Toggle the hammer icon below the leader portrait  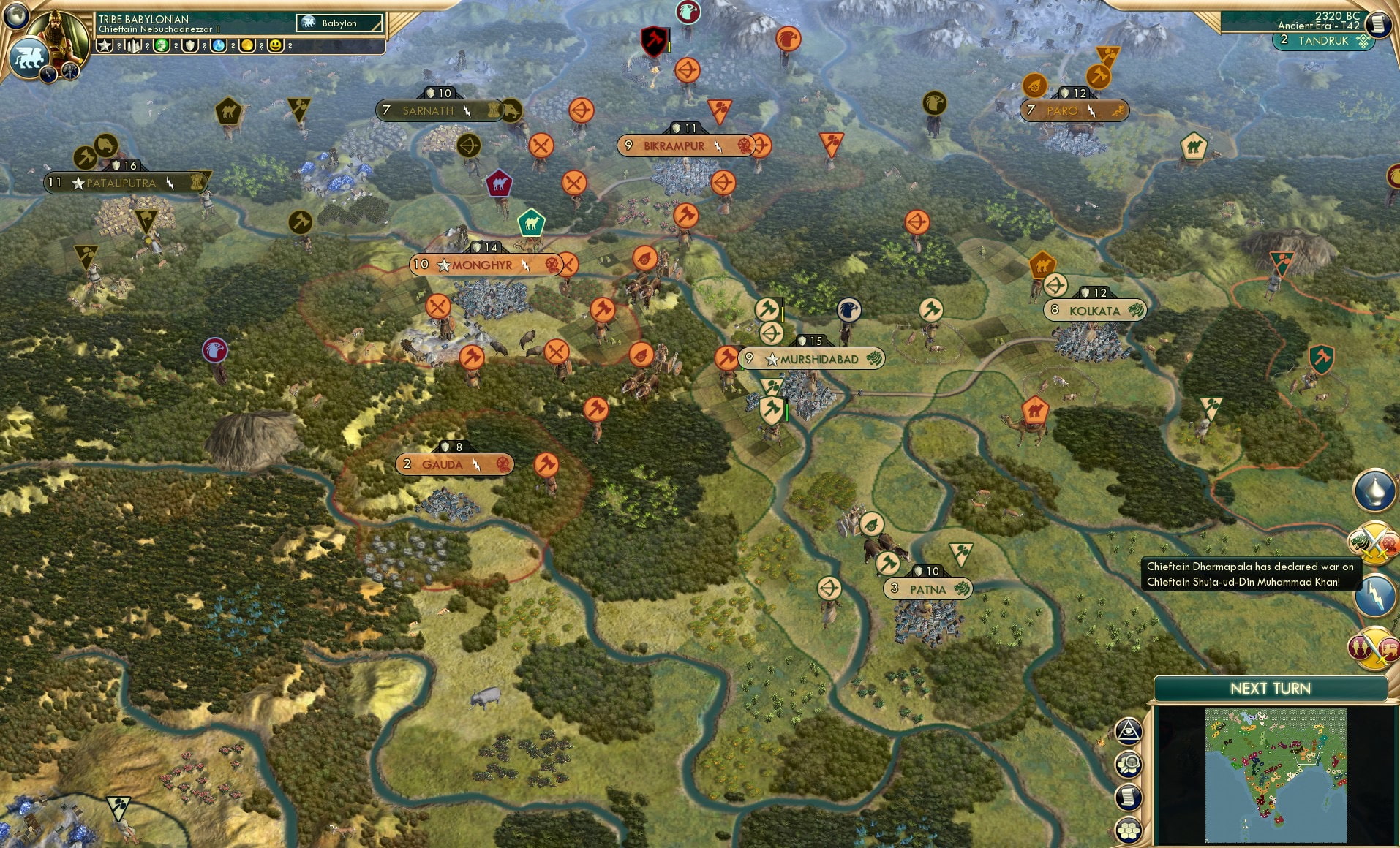(69, 72)
